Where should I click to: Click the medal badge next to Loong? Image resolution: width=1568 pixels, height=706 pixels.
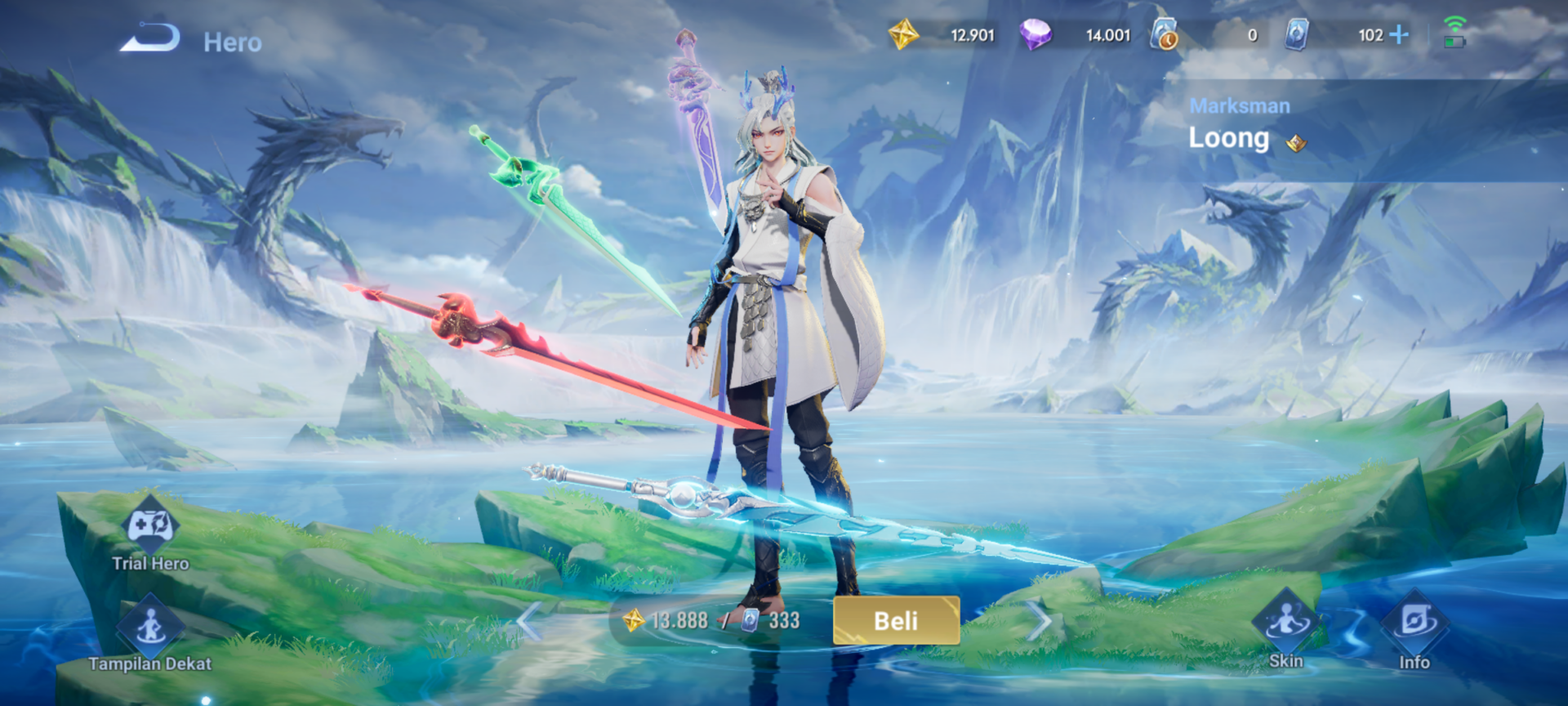(1297, 142)
